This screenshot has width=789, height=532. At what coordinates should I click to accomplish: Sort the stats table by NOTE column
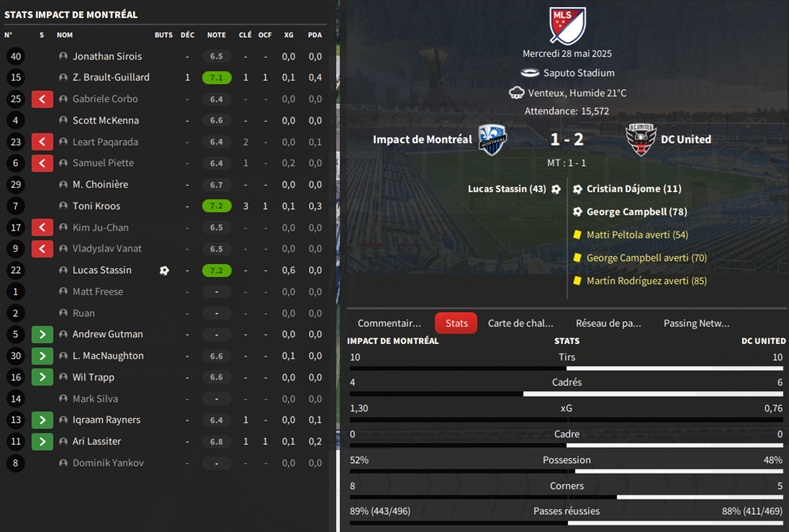point(216,35)
